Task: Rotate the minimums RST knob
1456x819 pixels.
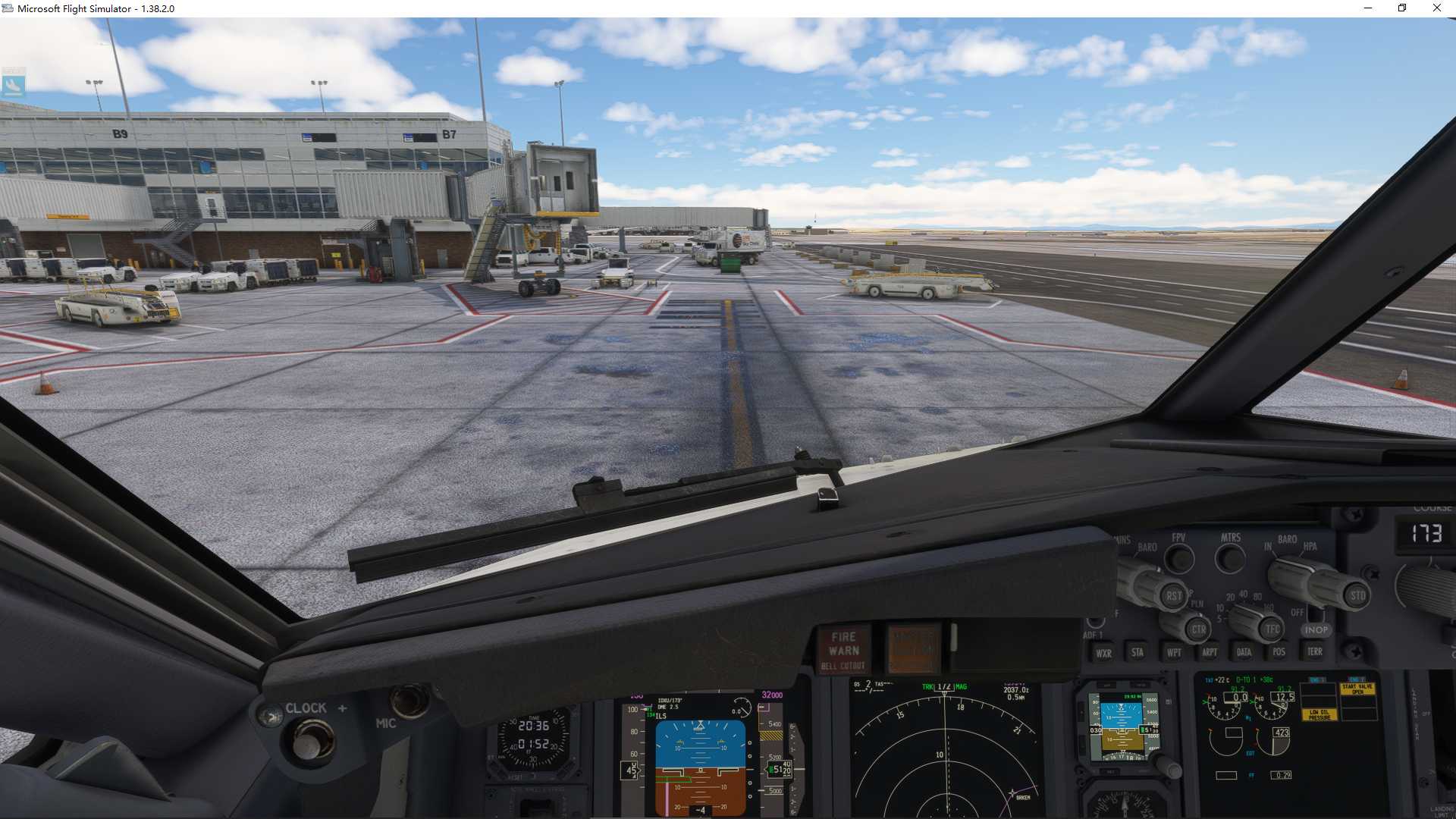Action: (x=1174, y=596)
